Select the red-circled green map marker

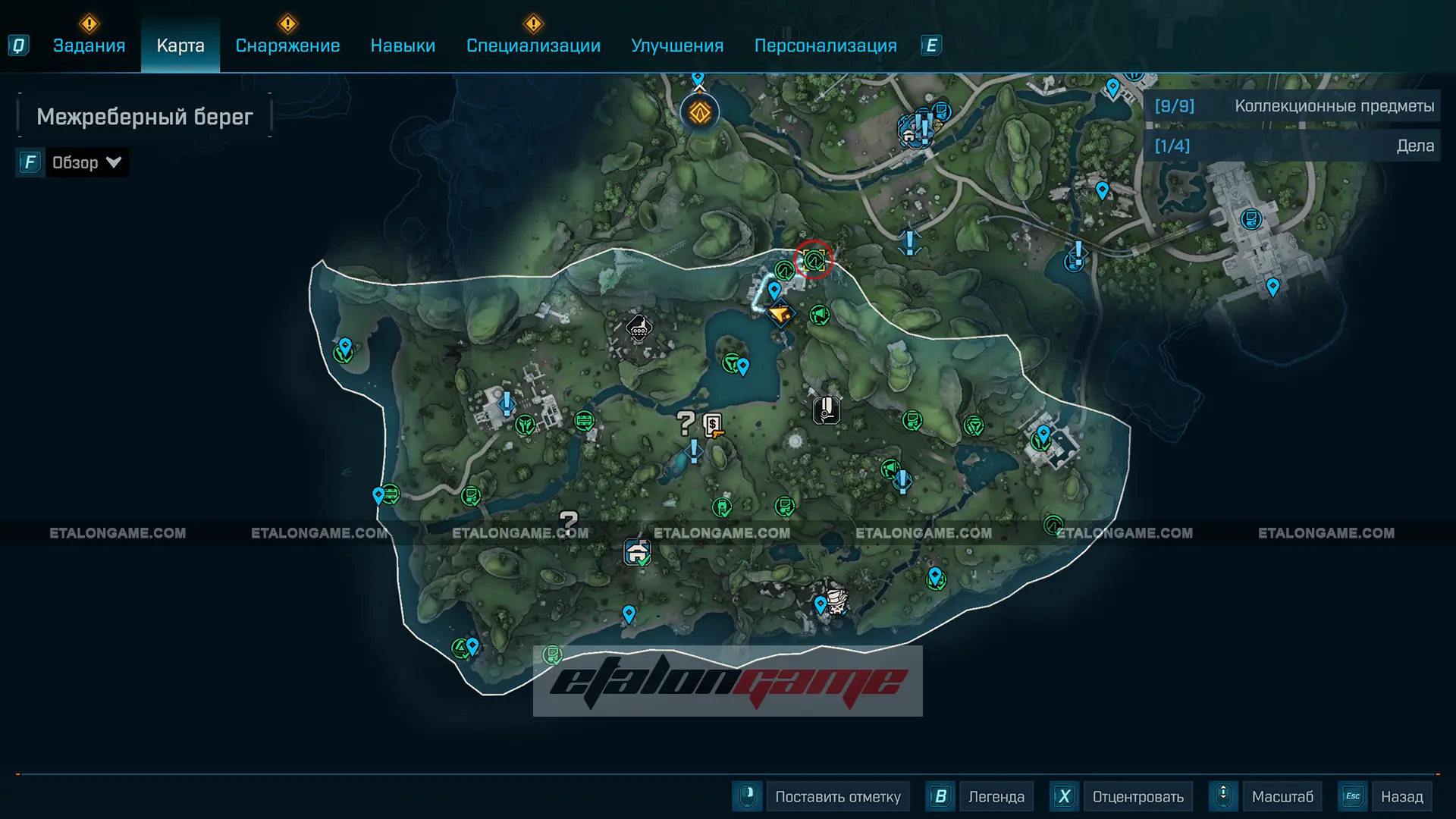click(x=814, y=261)
